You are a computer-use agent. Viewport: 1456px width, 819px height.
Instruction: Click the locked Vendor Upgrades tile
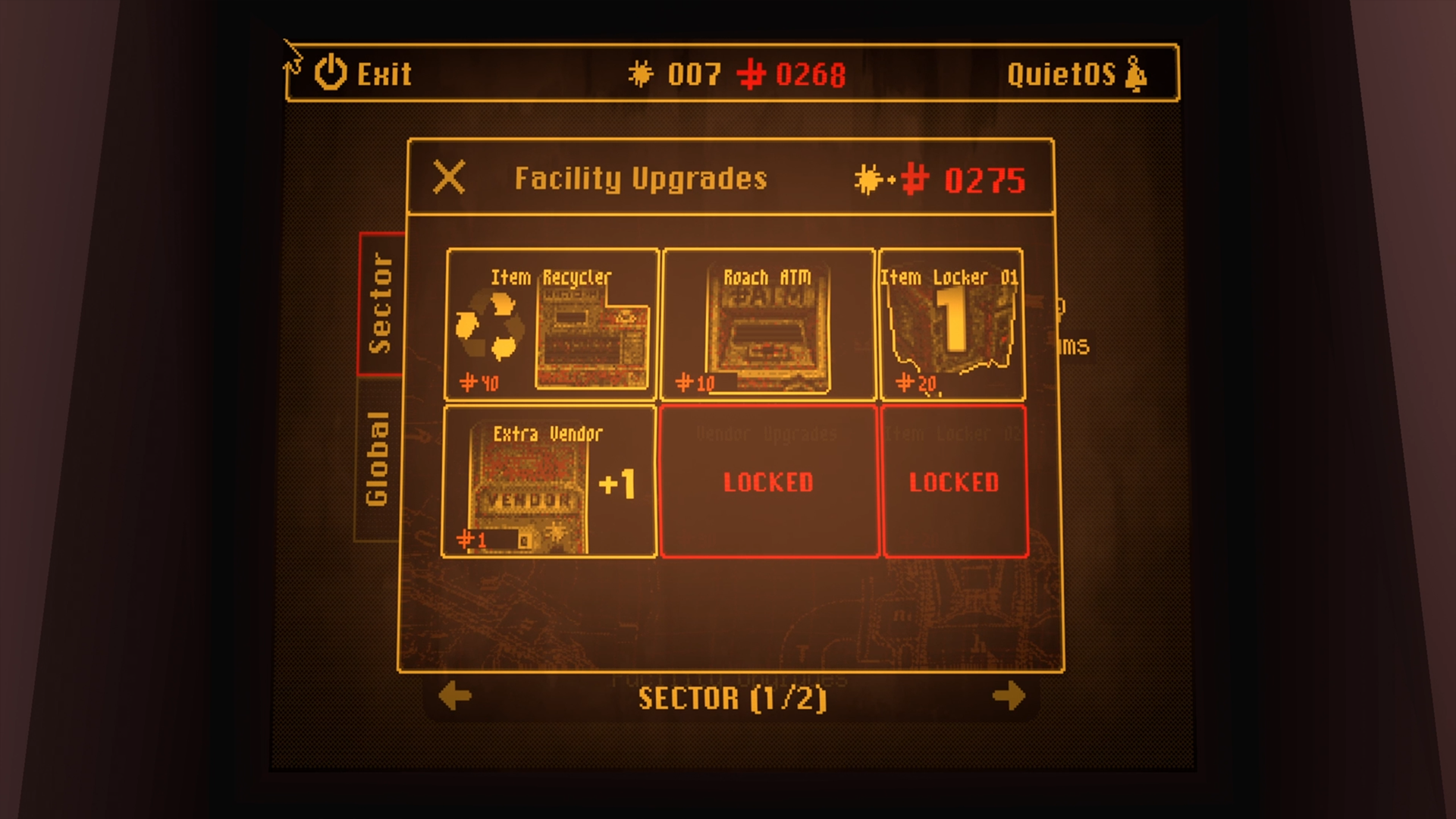(x=768, y=482)
